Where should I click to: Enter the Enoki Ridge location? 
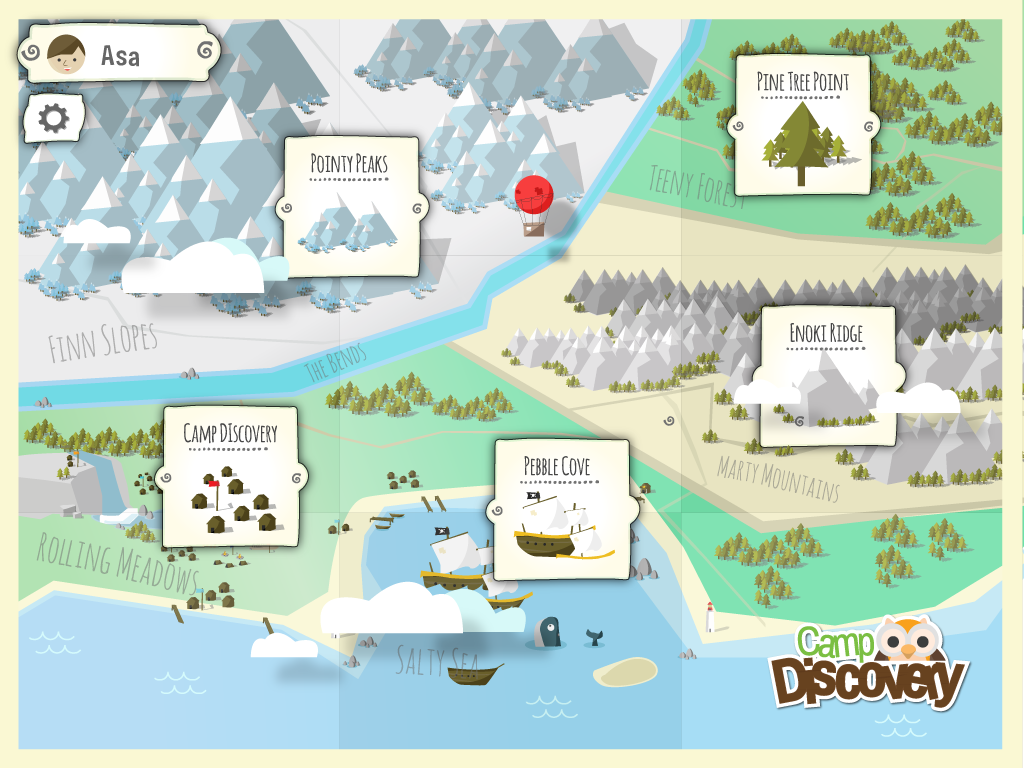tap(826, 375)
